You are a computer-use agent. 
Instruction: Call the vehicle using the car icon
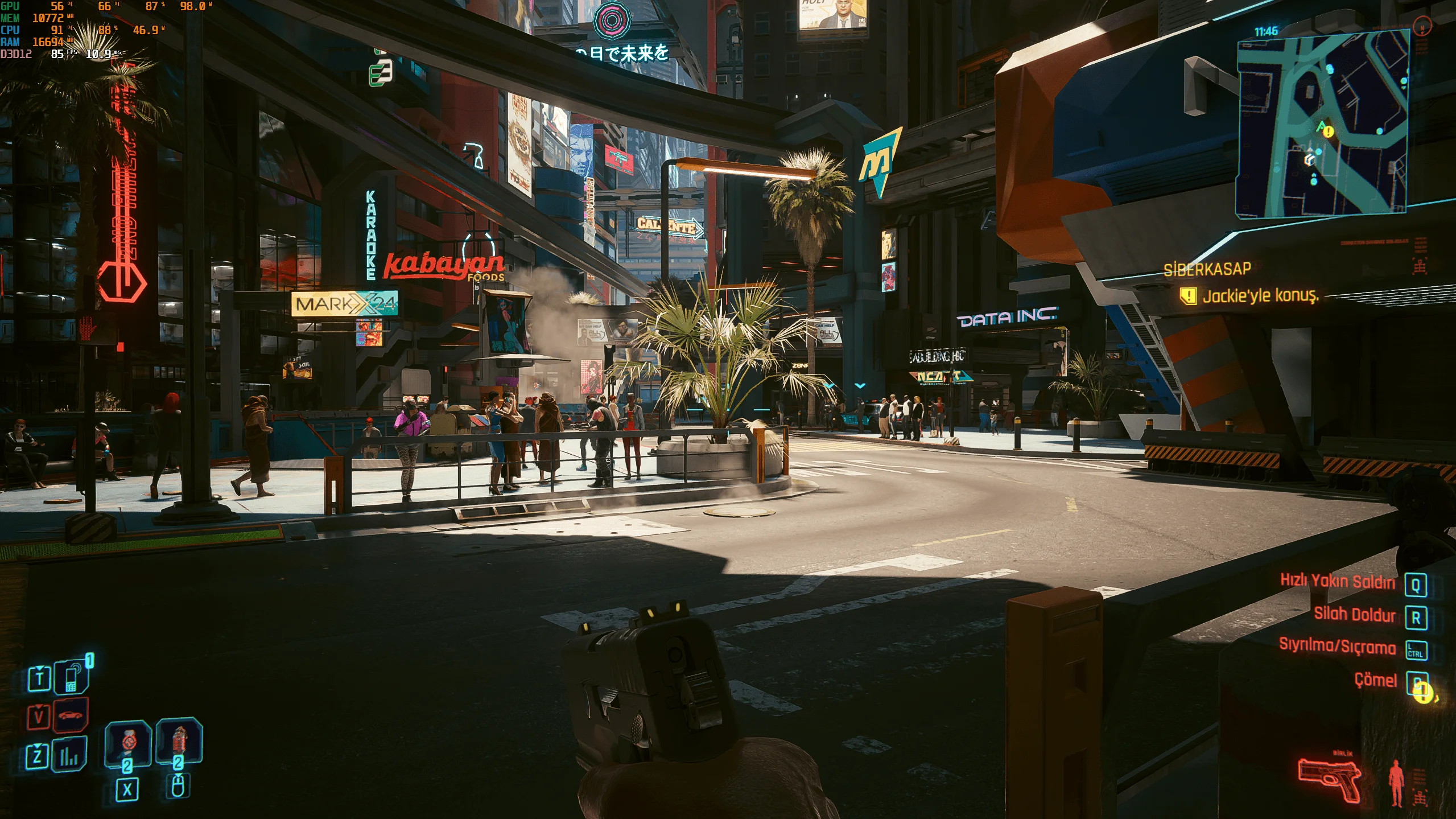point(71,714)
